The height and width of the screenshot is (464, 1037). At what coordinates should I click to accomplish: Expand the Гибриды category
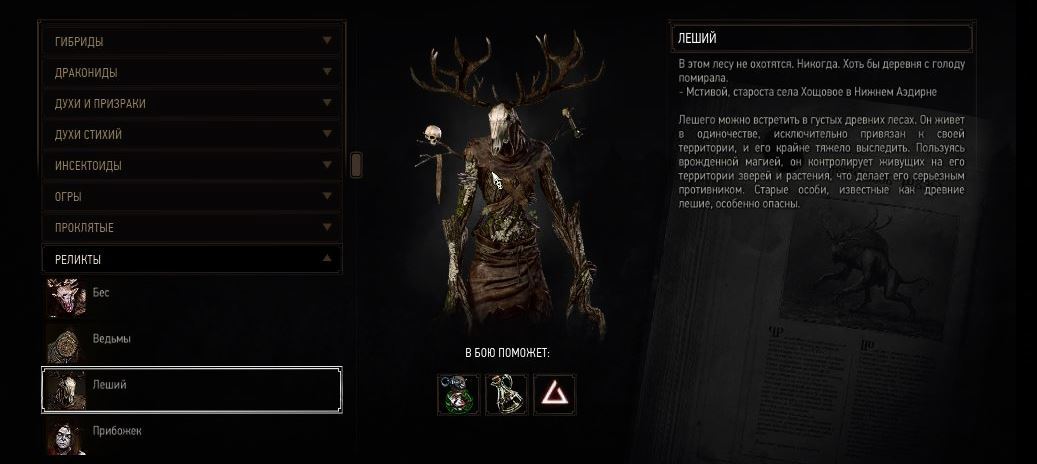coord(190,42)
